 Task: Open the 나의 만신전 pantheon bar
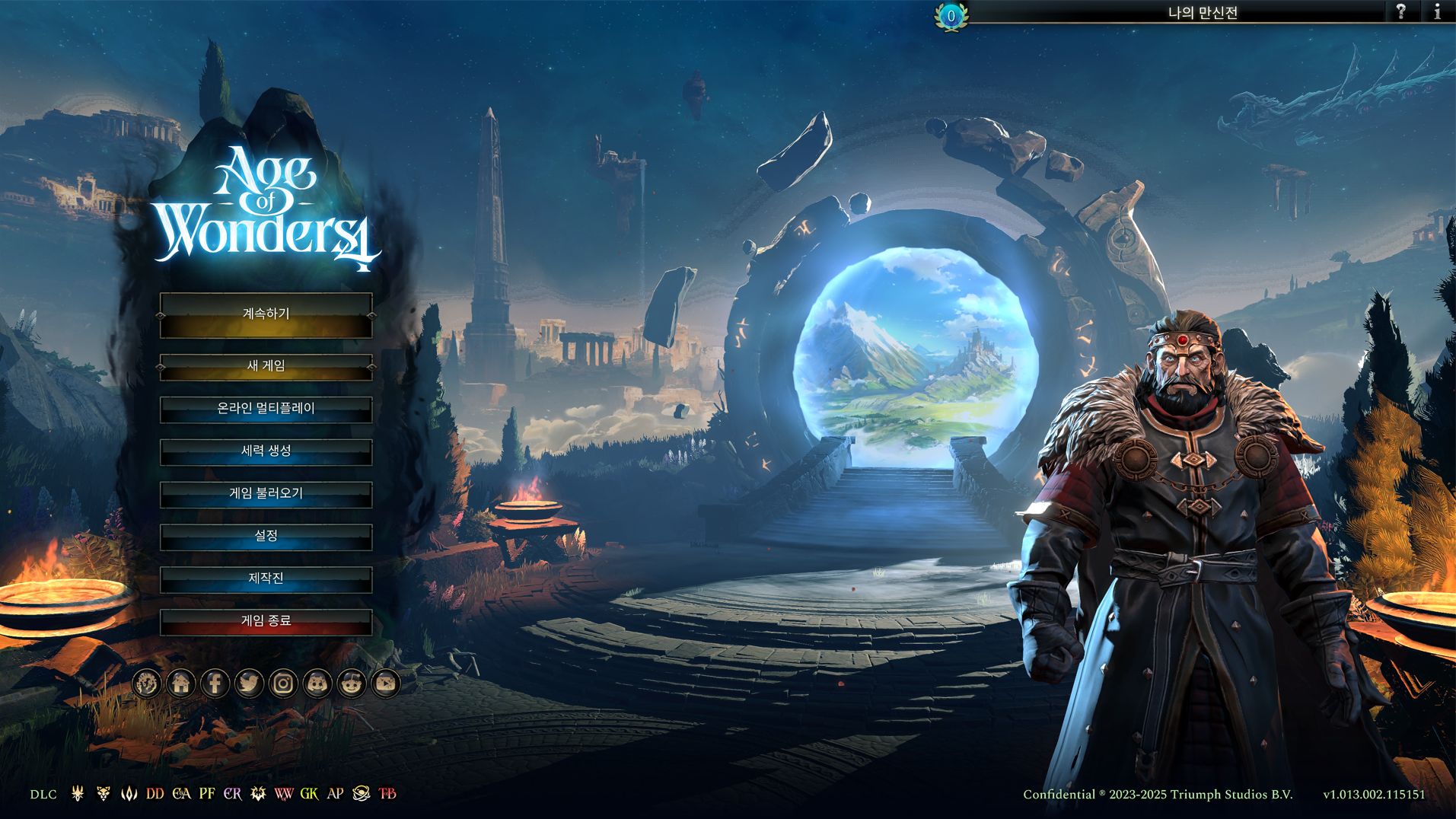point(1203,13)
